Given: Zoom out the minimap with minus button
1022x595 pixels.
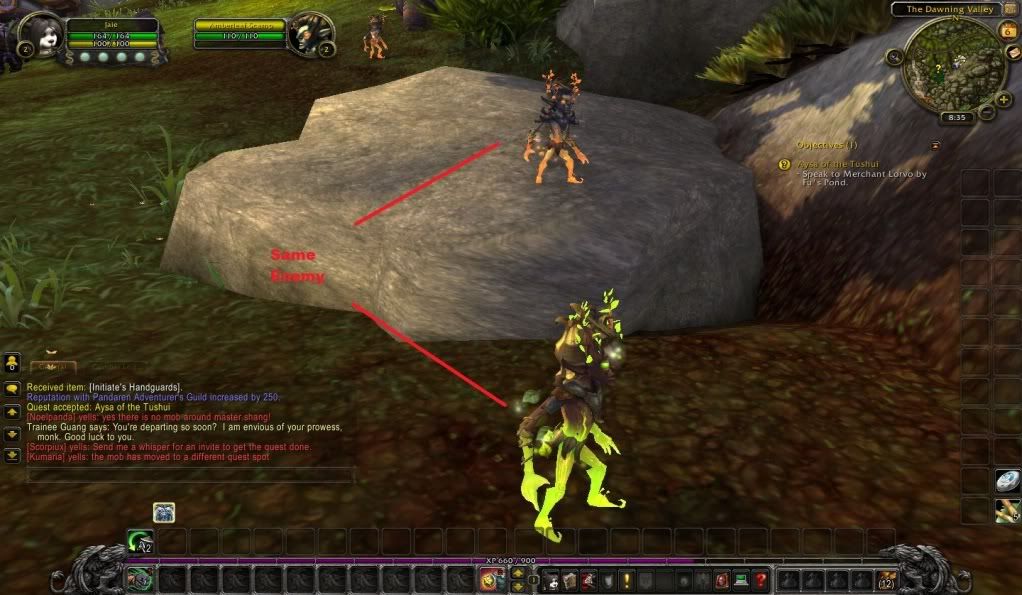Looking at the screenshot, I should (987, 111).
